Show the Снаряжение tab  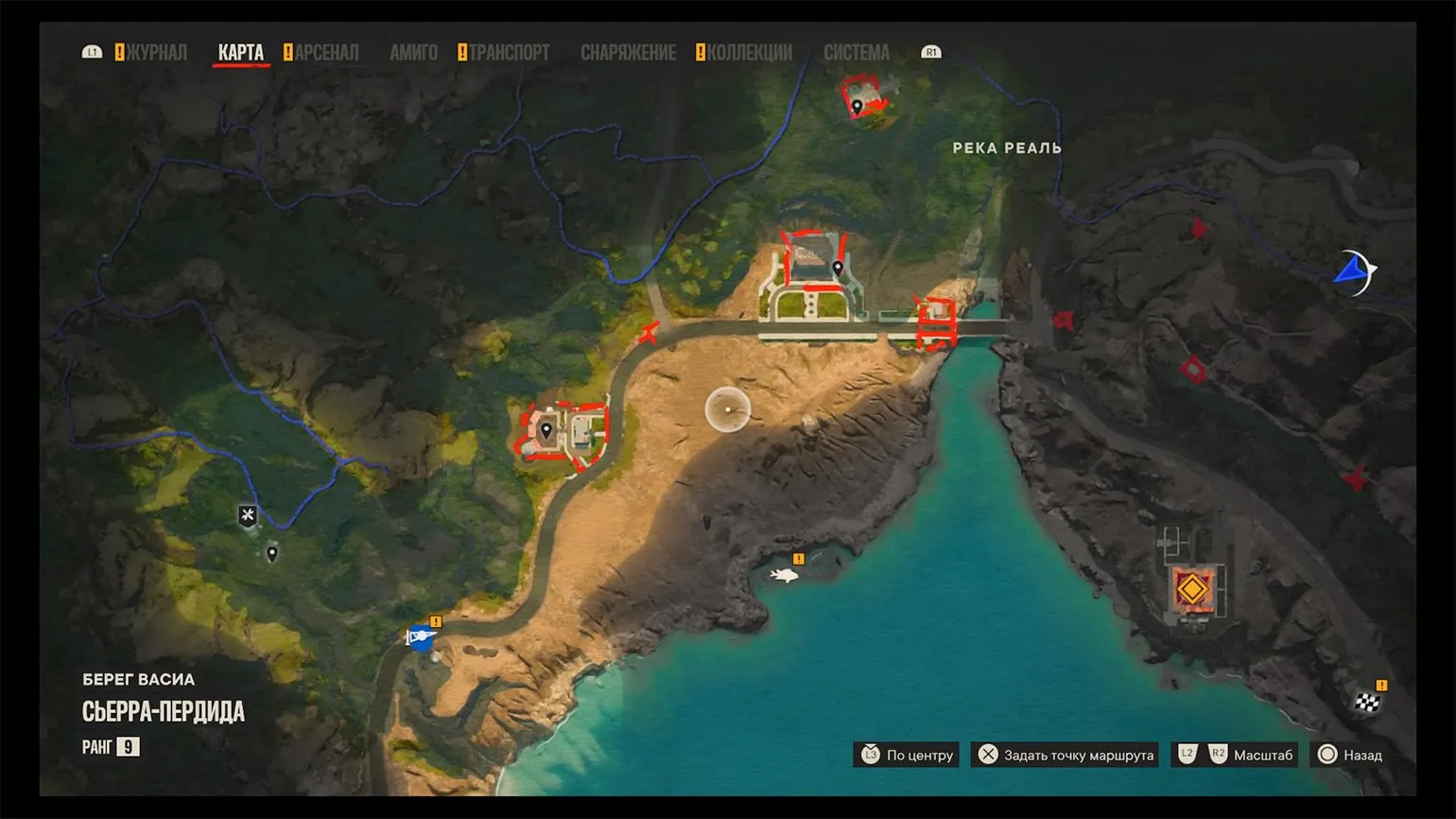628,53
